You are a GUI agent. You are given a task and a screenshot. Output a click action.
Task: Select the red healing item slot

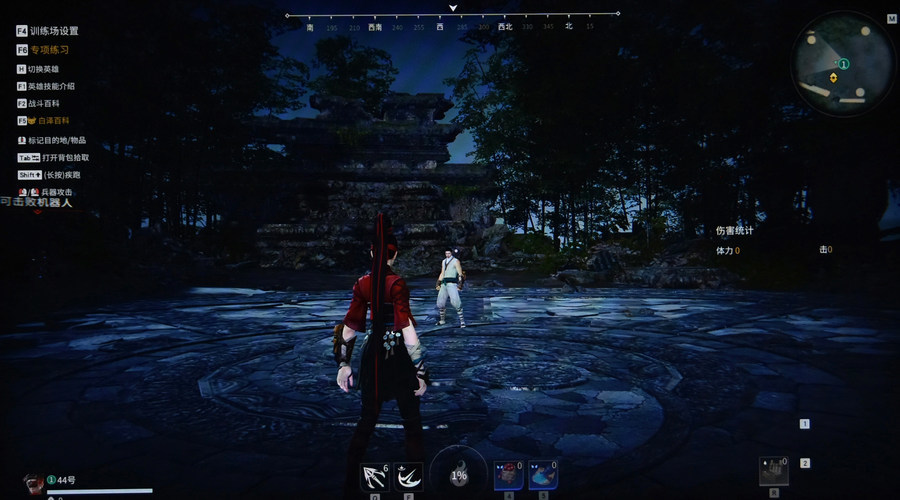point(509,475)
